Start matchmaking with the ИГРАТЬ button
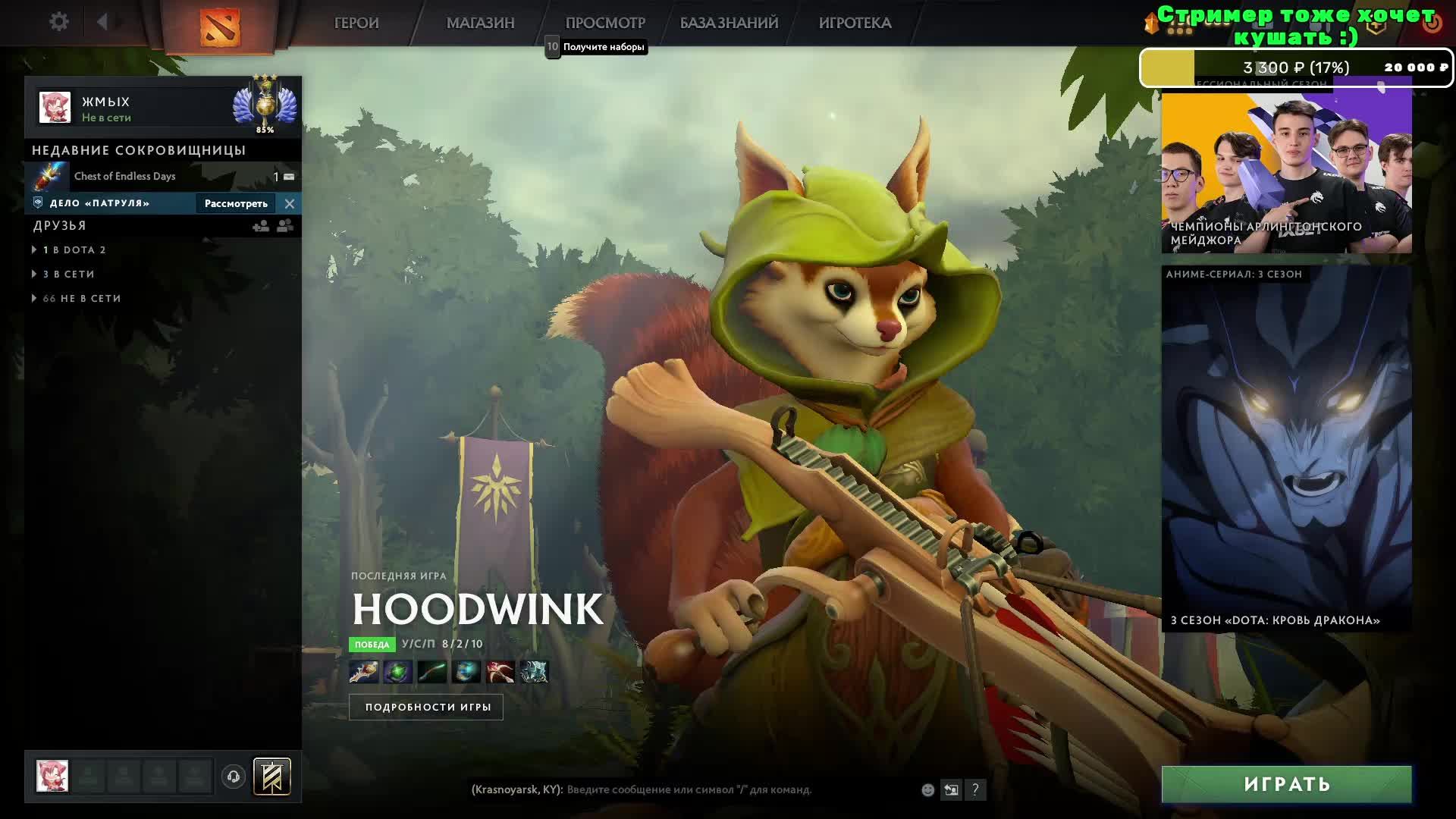Screen dimensions: 1456x819 click(1286, 784)
